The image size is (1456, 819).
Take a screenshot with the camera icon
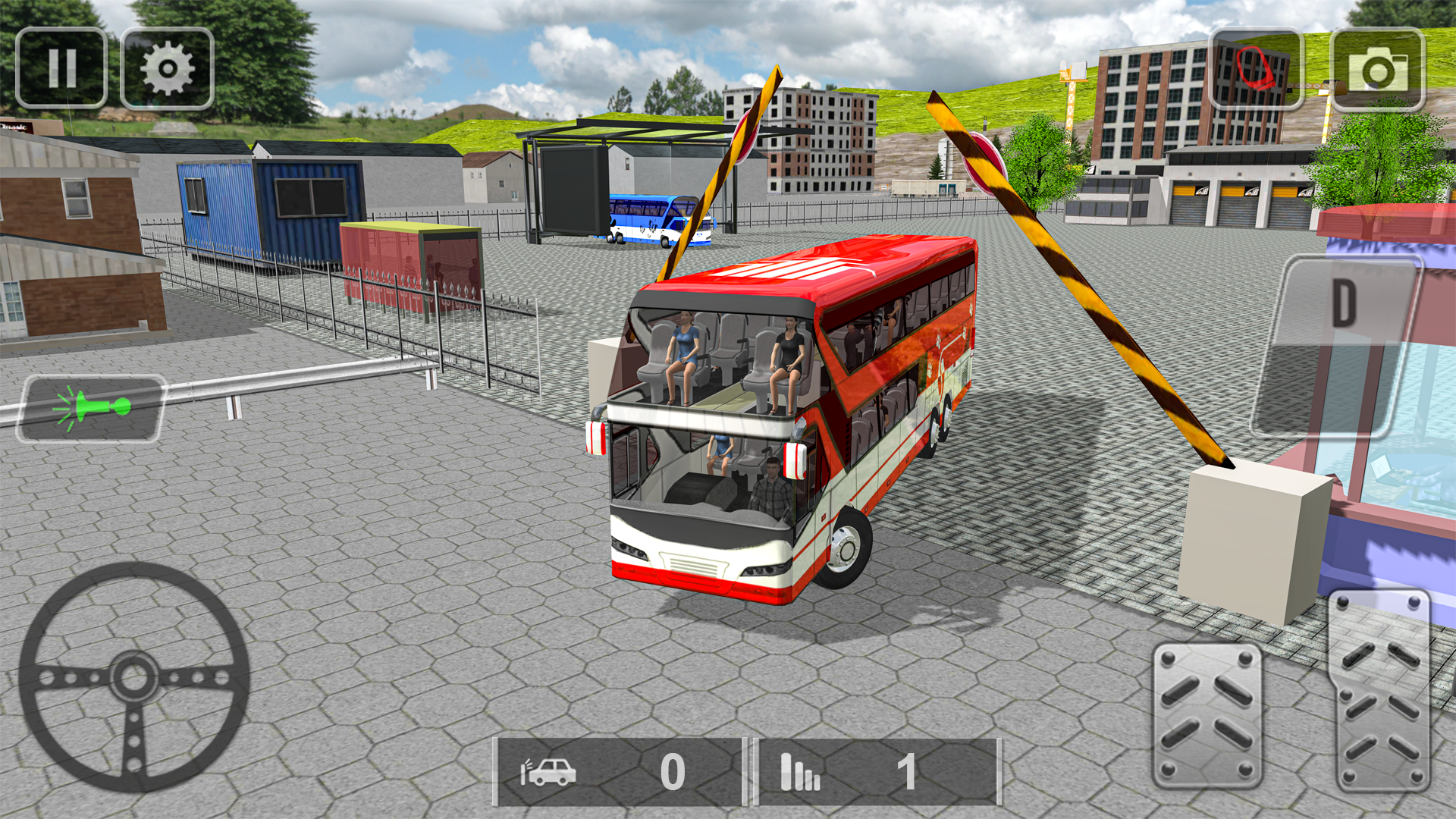tap(1377, 67)
